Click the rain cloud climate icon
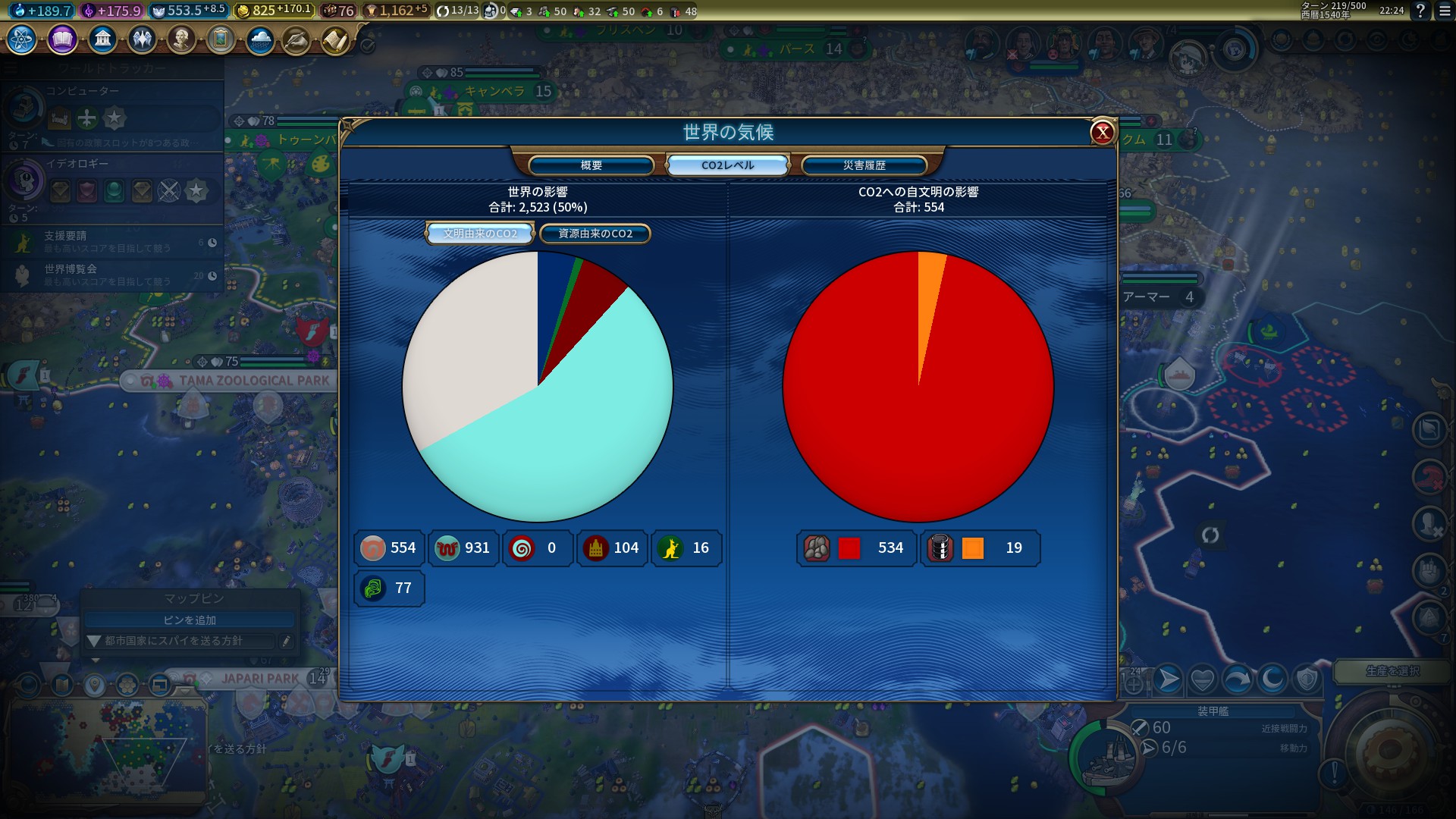 pos(260,39)
